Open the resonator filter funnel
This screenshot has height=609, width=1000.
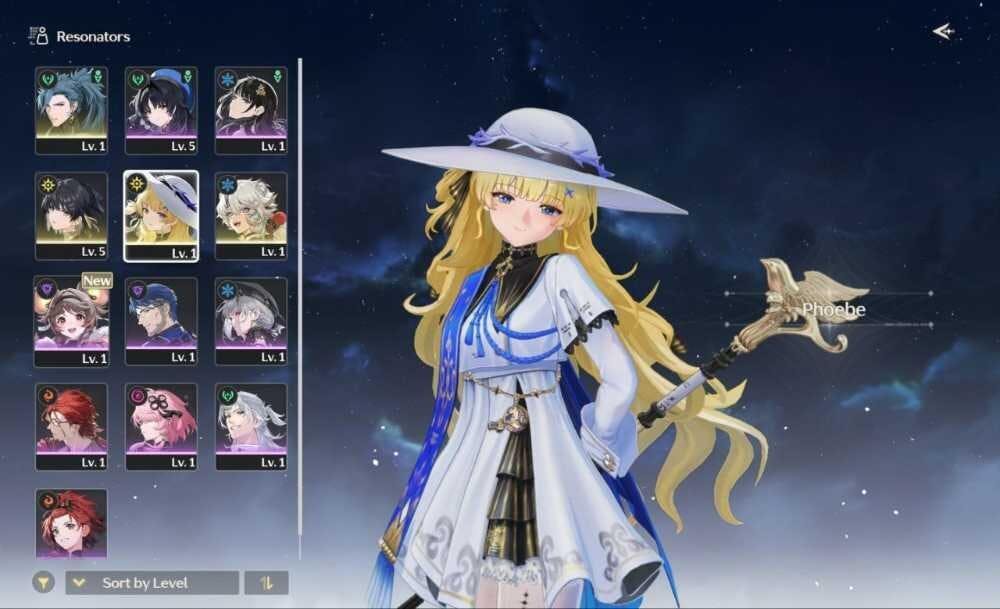(x=43, y=583)
